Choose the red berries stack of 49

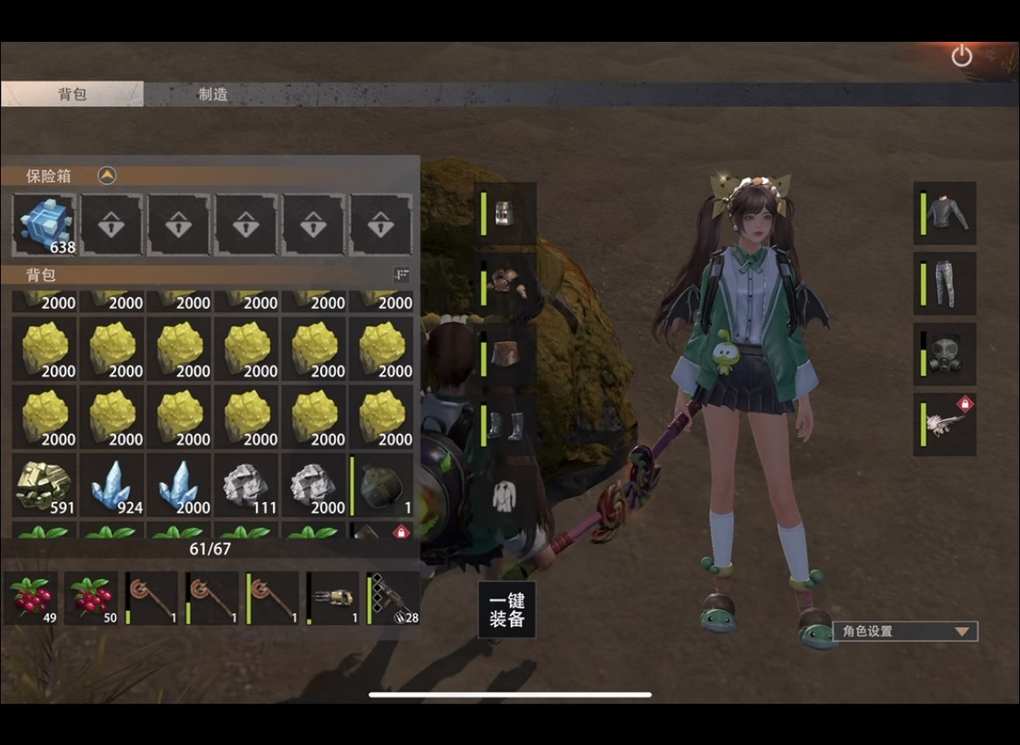pyautogui.click(x=33, y=598)
